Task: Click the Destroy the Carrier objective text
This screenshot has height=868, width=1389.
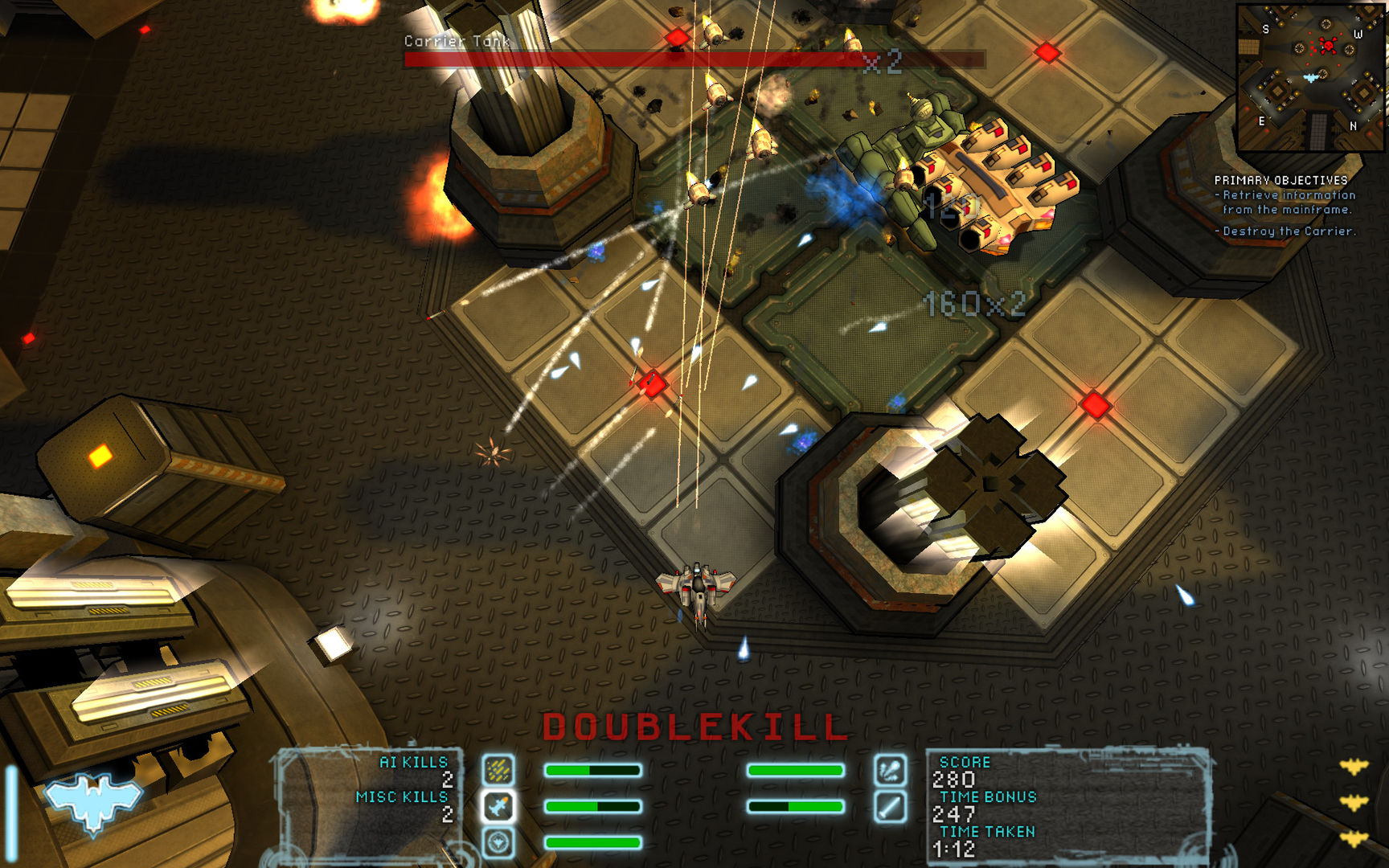Action: click(1285, 233)
